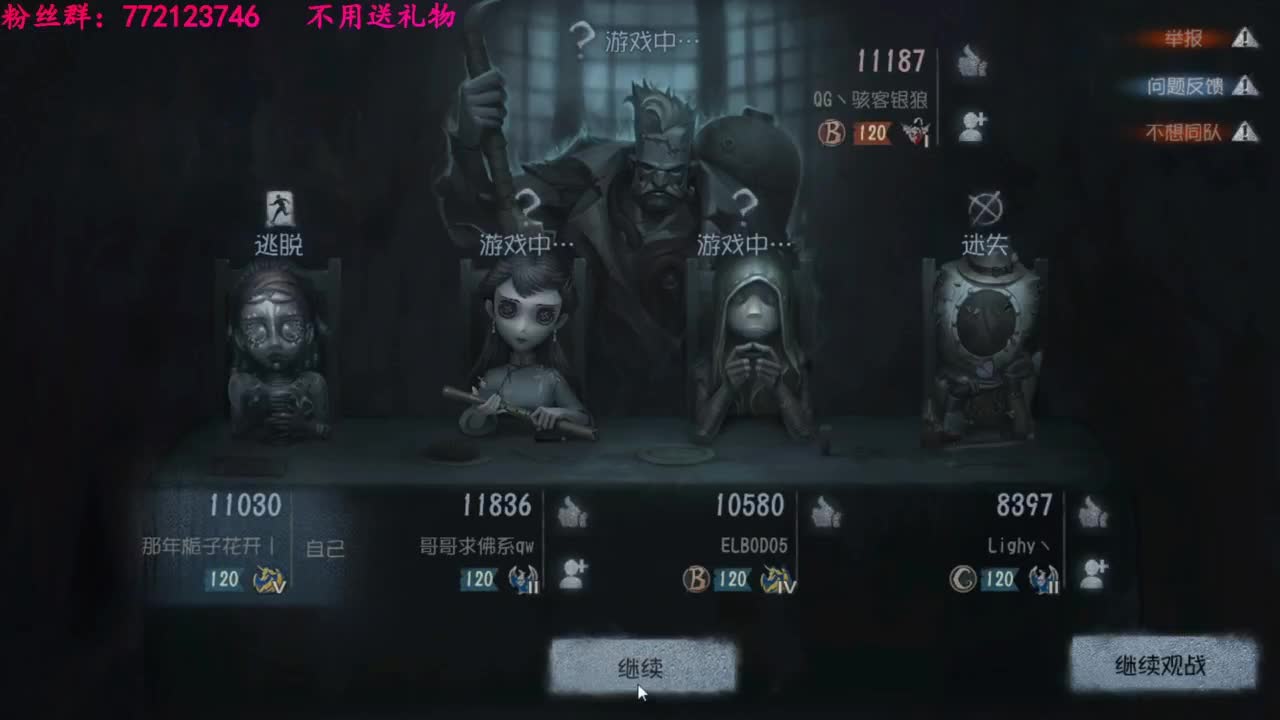Open ELBOD05's rank tier IV badge
Viewport: 1280px width, 720px height.
click(x=777, y=577)
